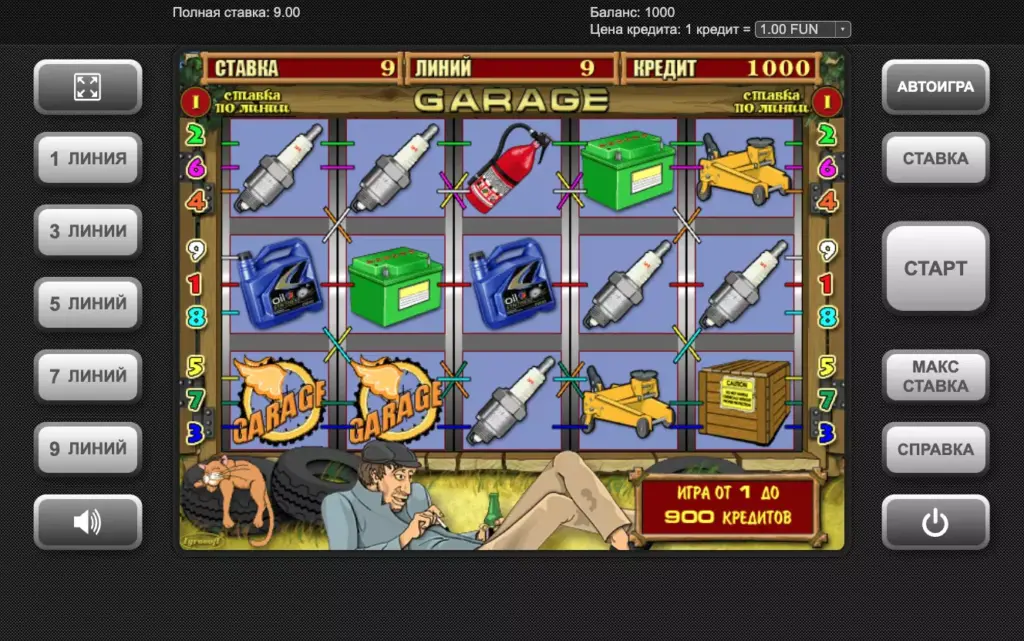The height and width of the screenshot is (641, 1024).
Task: Select the 1 ЛИНИЯ button
Action: point(88,159)
